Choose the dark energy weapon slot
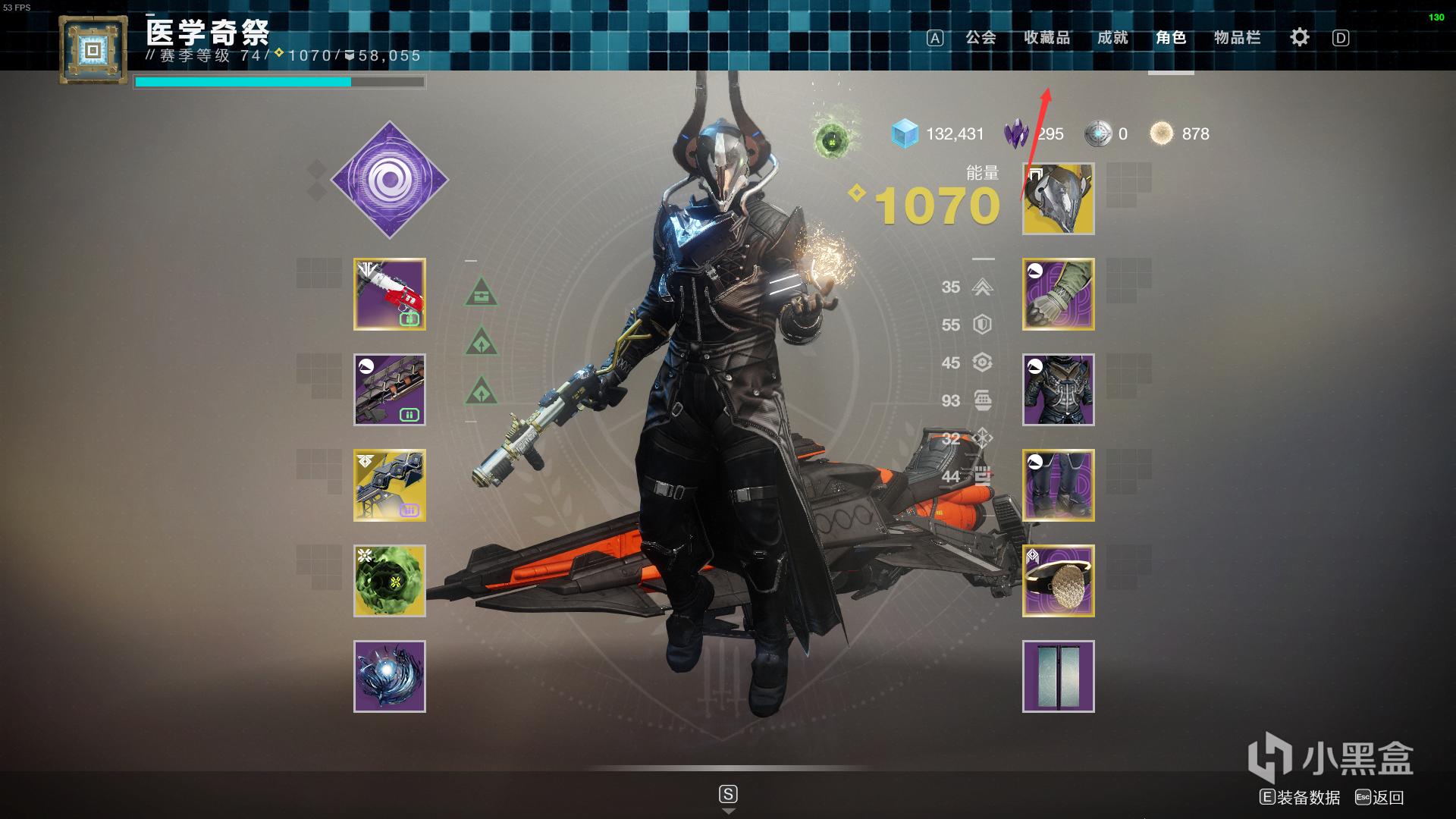 [390, 390]
